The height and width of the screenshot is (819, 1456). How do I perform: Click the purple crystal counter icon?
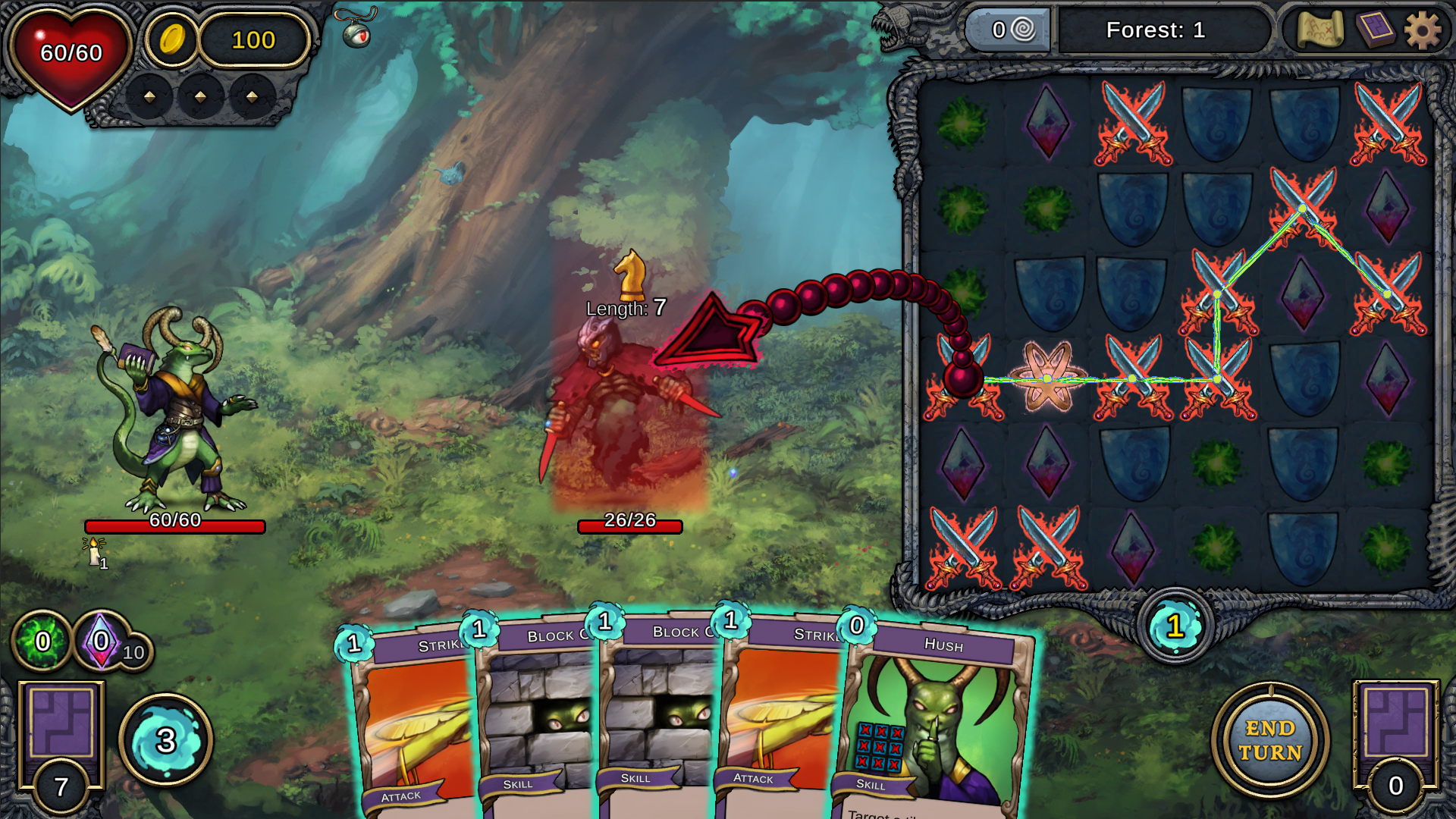click(x=102, y=642)
